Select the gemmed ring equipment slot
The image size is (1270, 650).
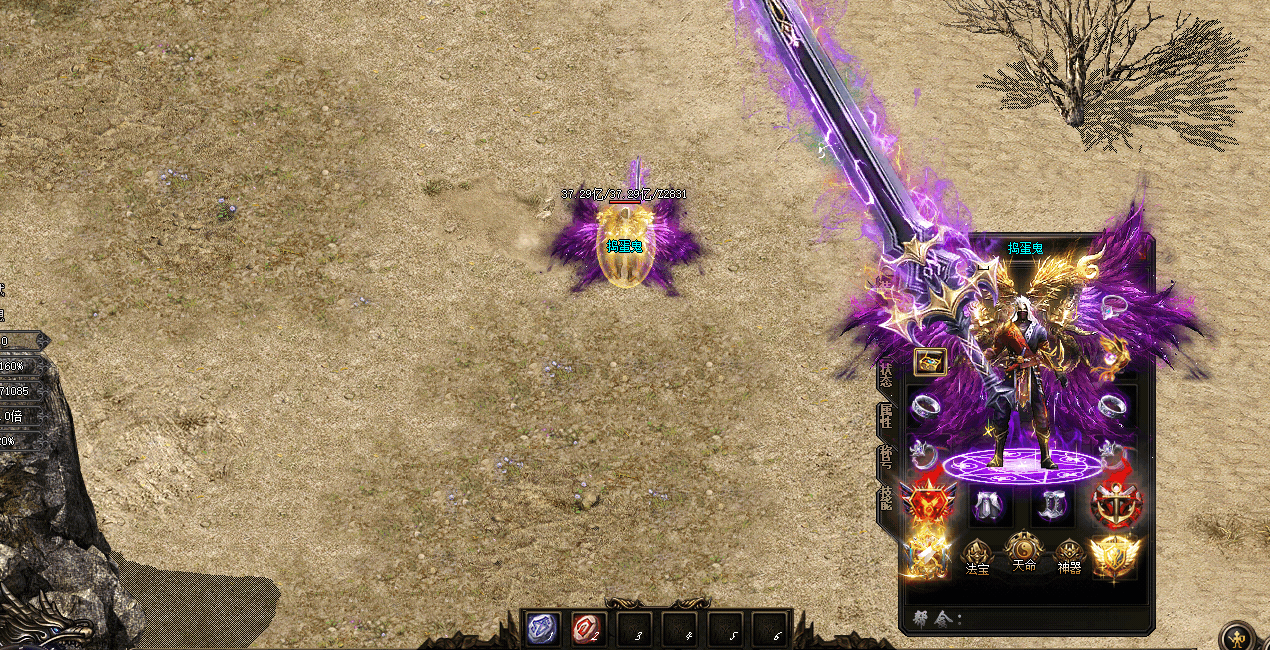1114,305
